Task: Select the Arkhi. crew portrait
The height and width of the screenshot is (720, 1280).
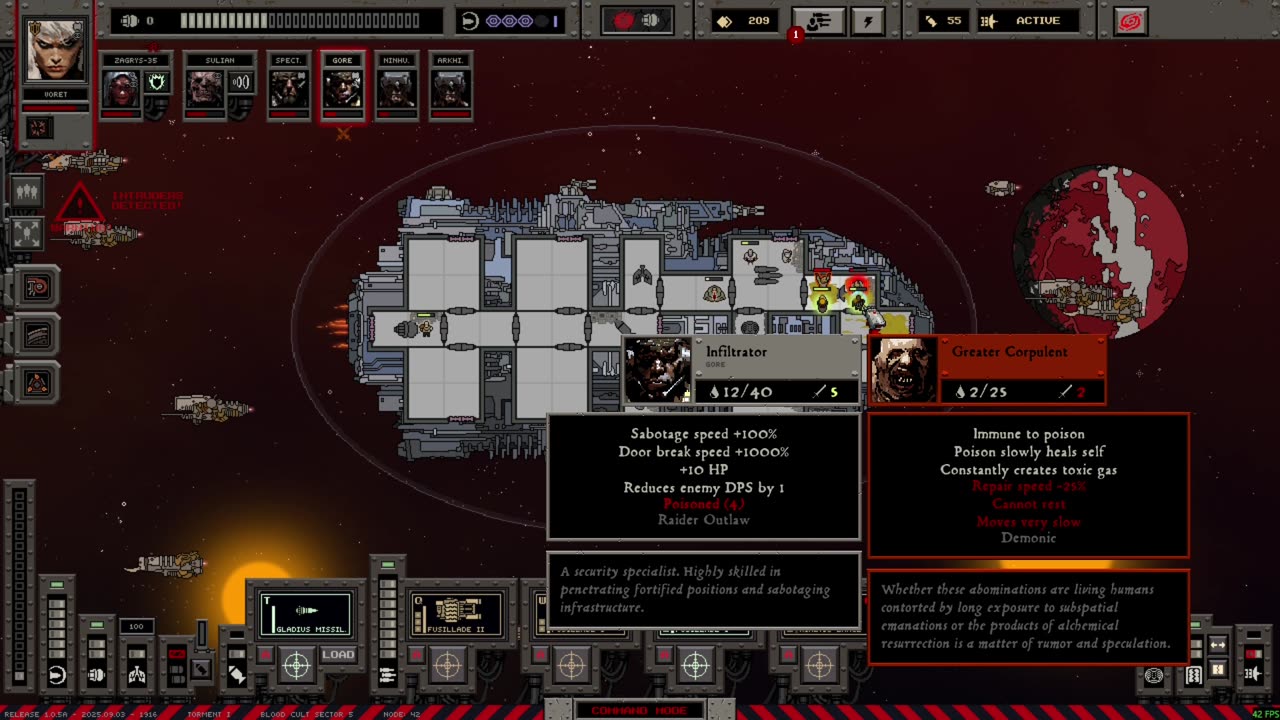Action: tap(450, 89)
